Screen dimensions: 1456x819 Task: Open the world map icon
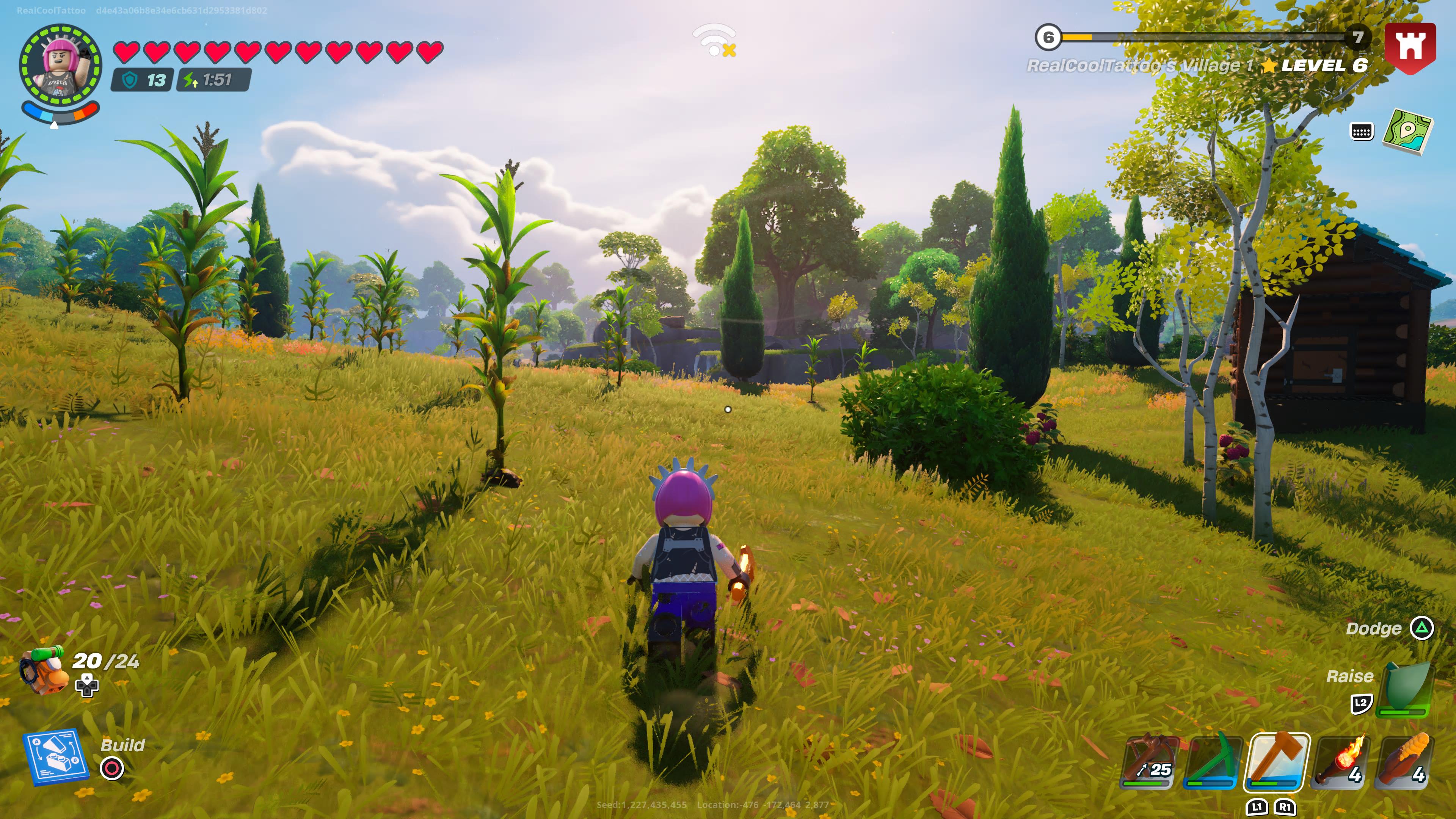pos(1407,132)
